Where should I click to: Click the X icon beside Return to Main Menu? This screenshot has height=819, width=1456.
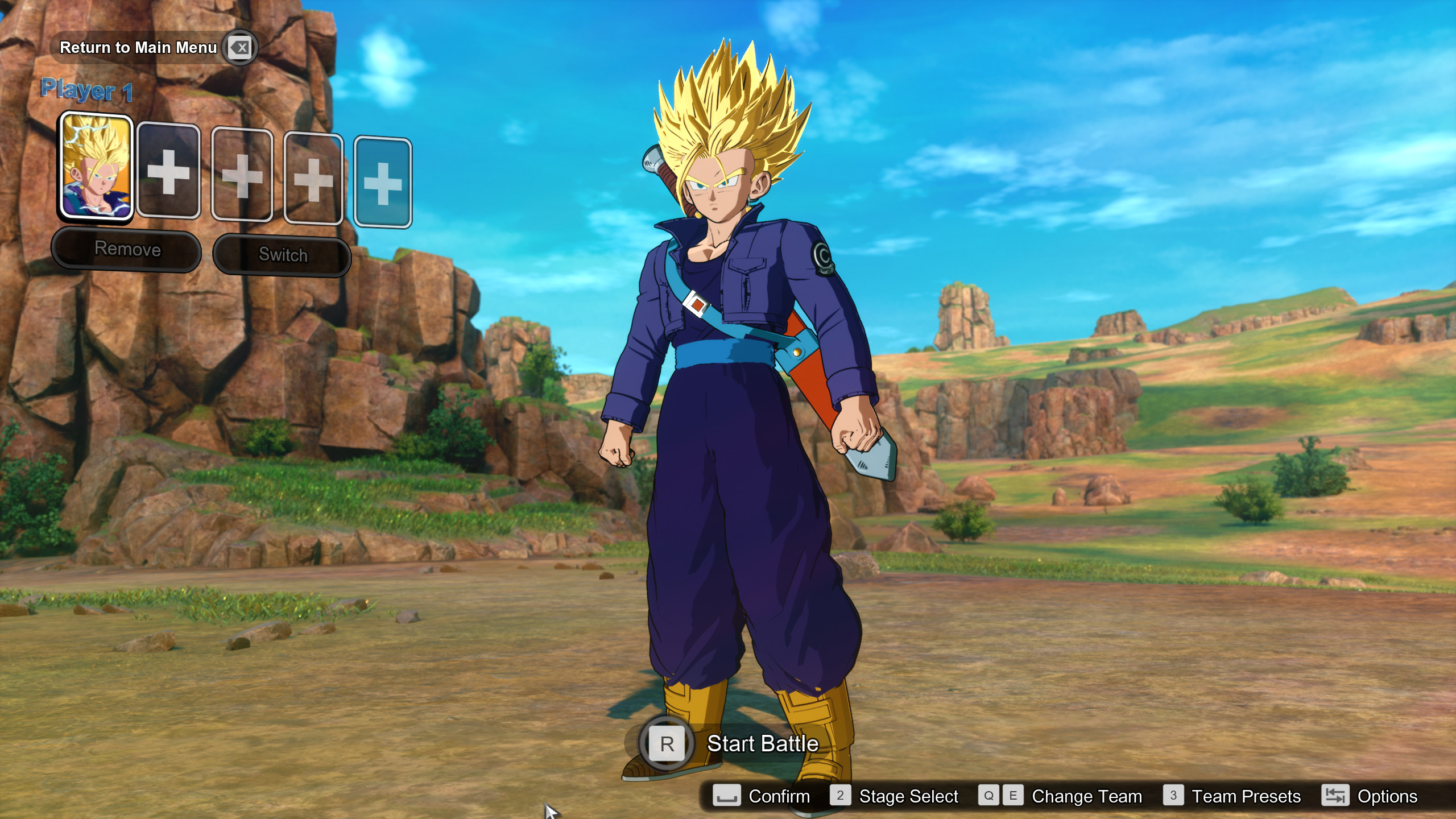(239, 48)
